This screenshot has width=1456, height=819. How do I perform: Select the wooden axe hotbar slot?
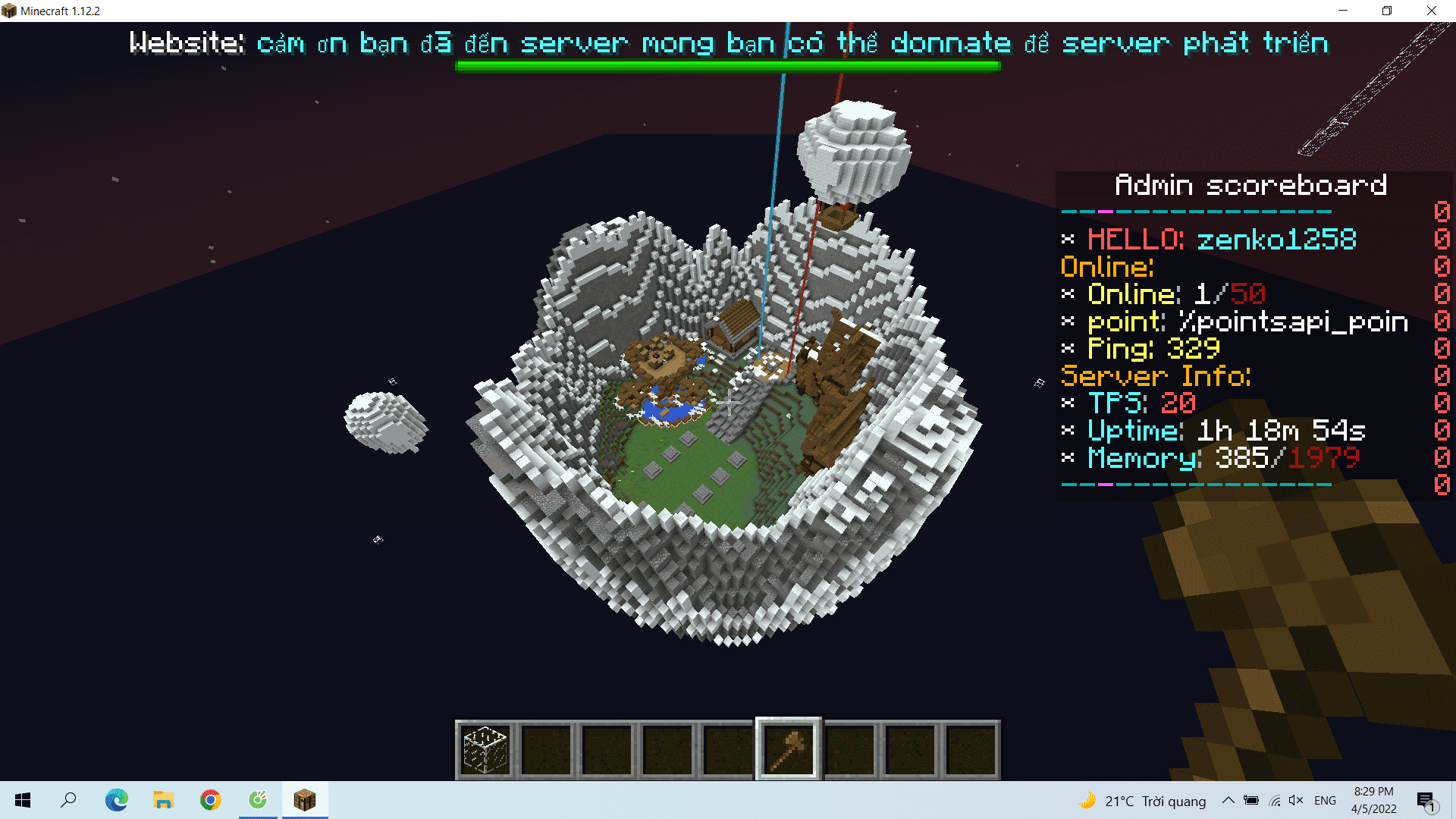(x=788, y=749)
